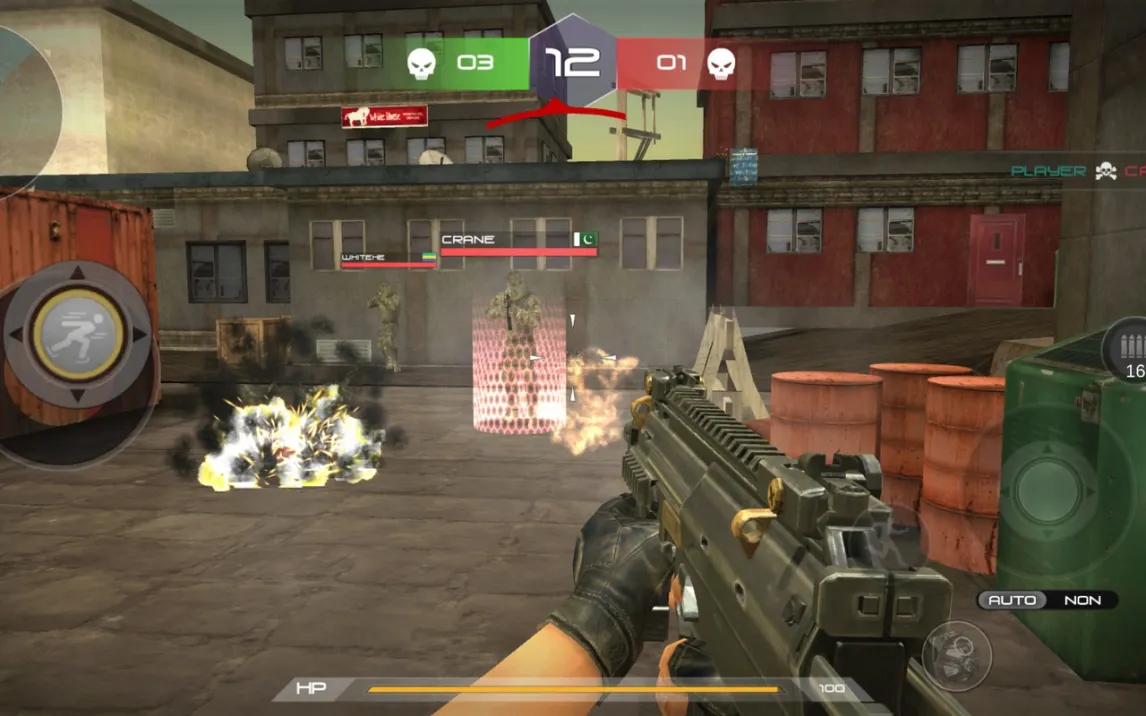This screenshot has height=716, width=1146.
Task: Switch fire mode to AUTO
Action: pos(1011,600)
